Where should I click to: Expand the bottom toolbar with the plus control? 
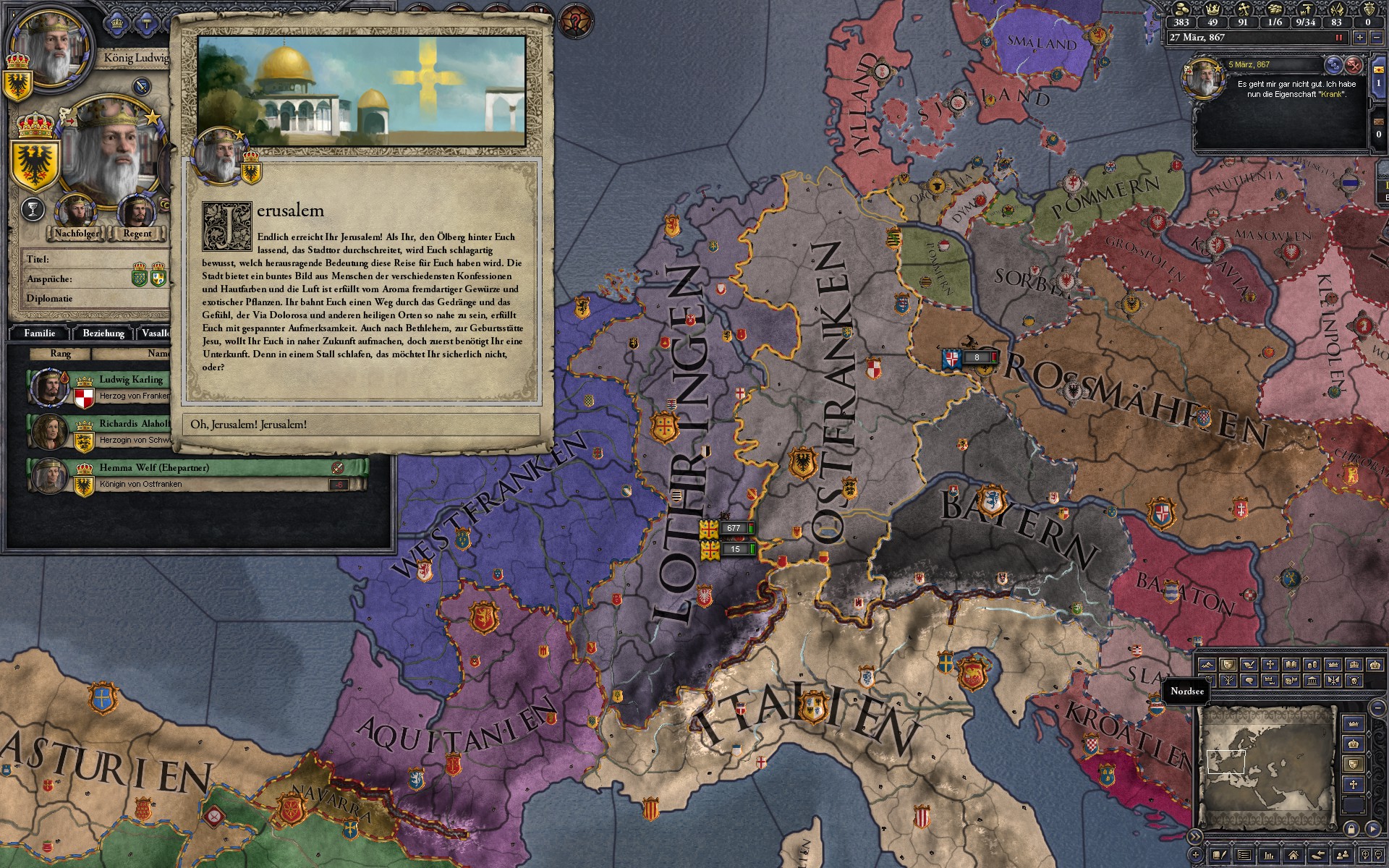point(1196,856)
